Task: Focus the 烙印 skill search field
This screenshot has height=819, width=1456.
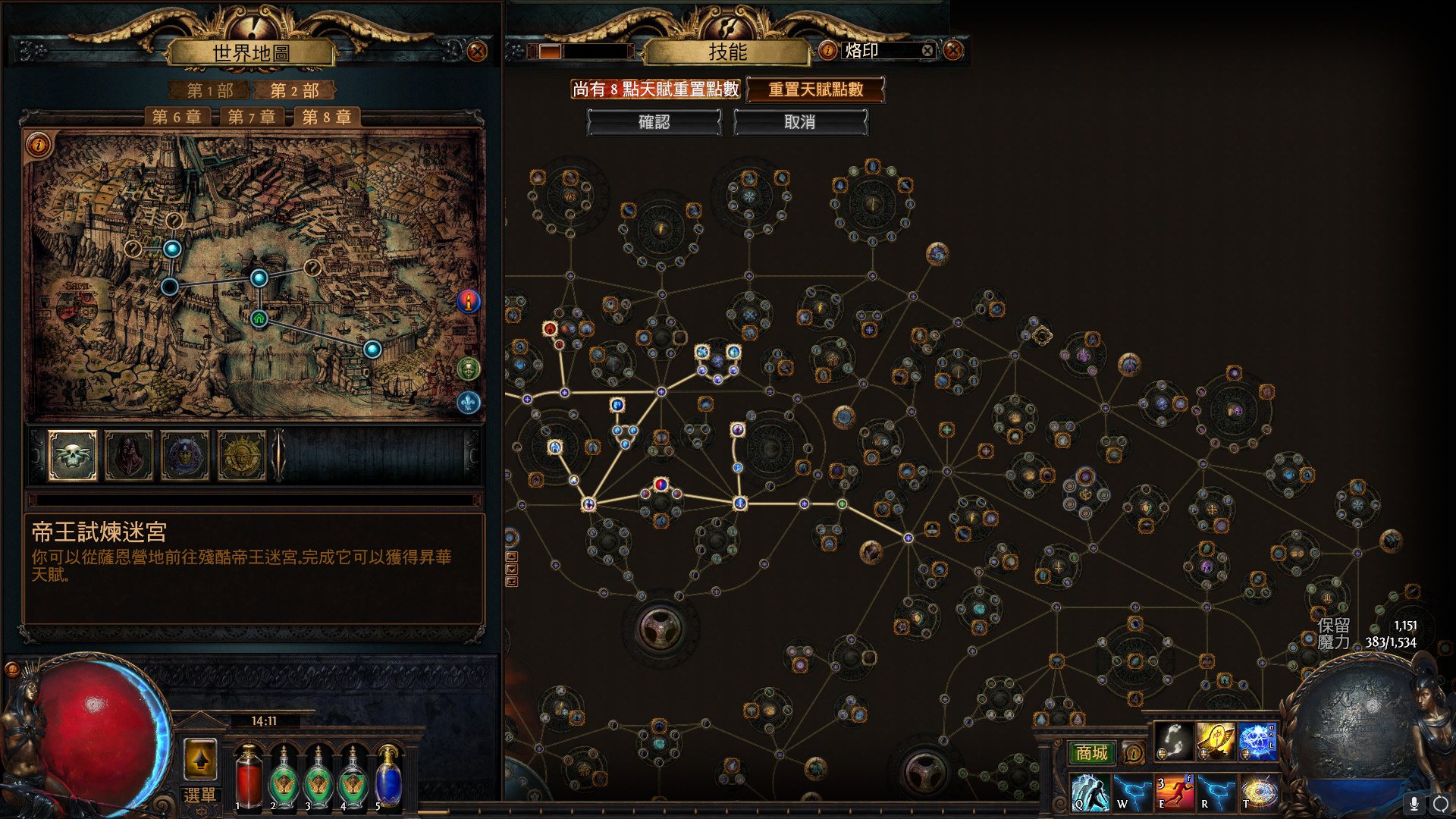Action: [880, 51]
